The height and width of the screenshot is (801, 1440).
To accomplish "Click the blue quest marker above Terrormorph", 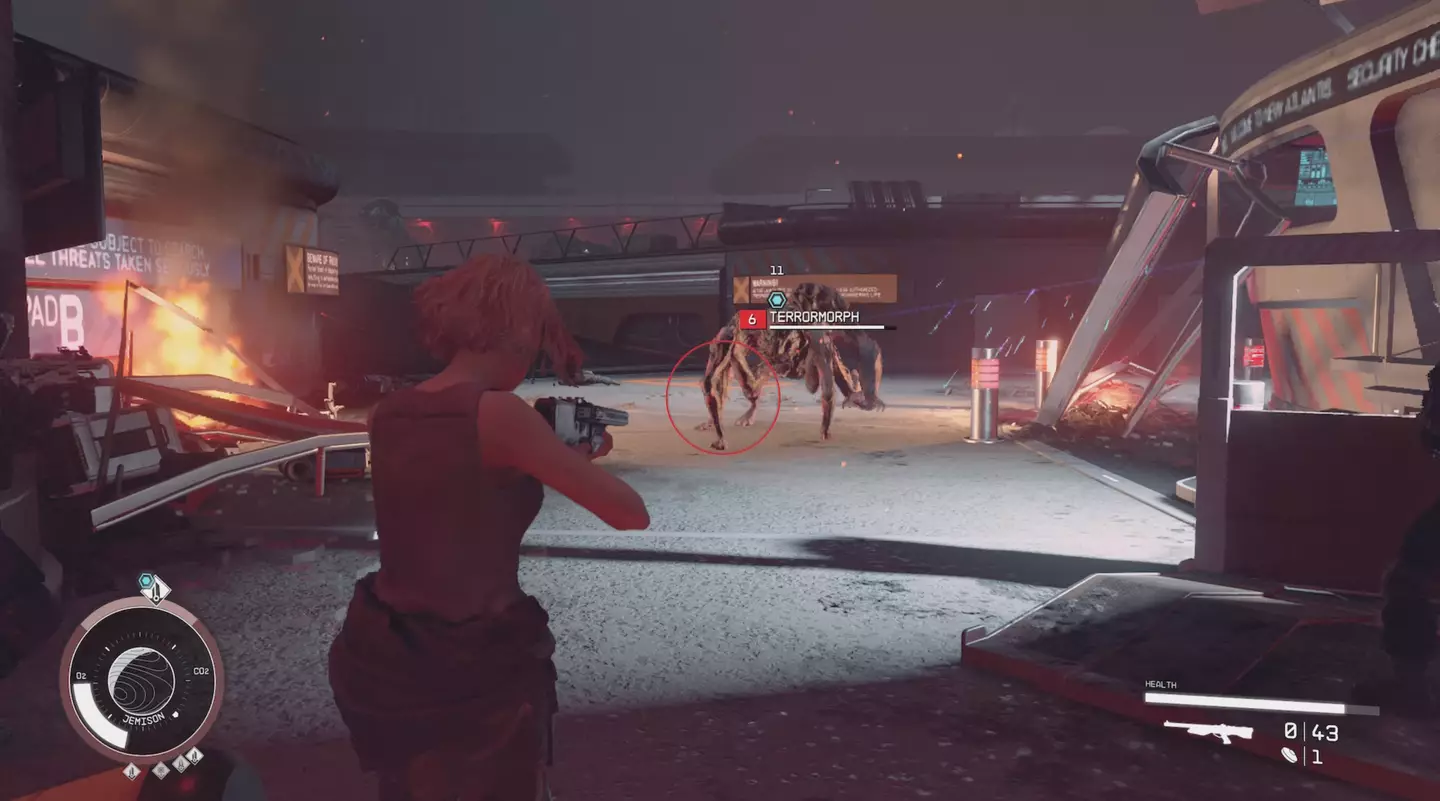I will pos(777,299).
